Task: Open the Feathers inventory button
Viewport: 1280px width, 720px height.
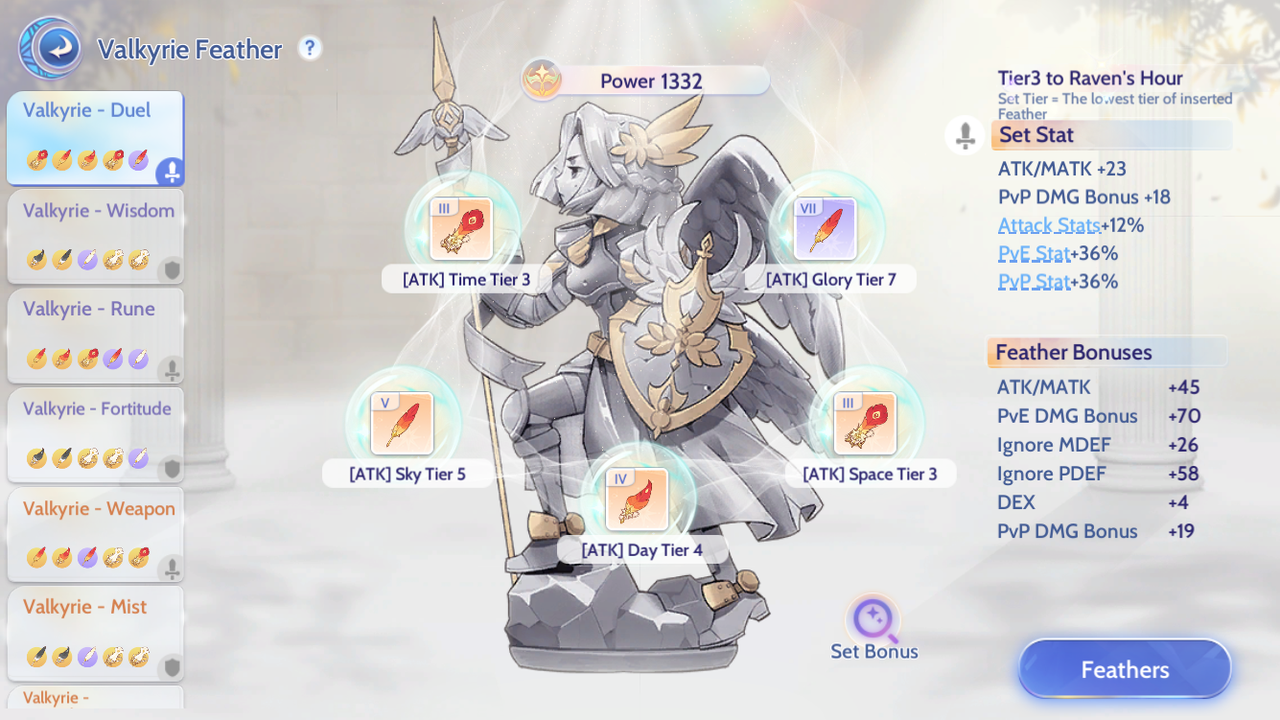Action: (1124, 669)
